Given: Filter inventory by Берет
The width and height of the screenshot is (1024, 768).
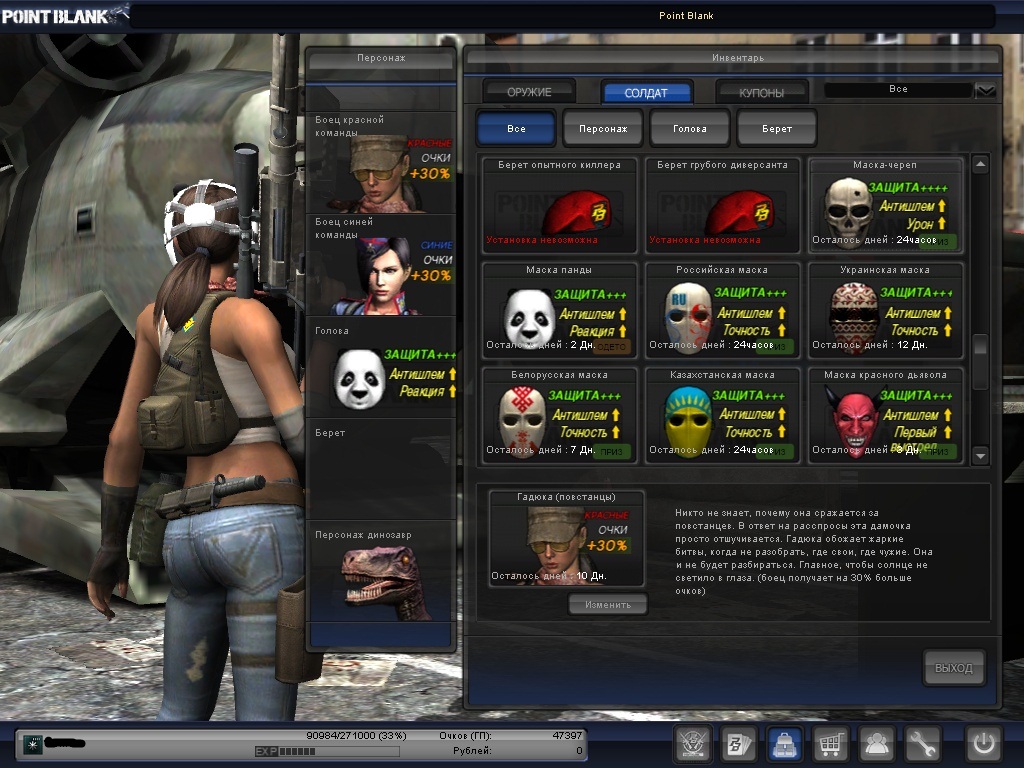Looking at the screenshot, I should (x=777, y=129).
